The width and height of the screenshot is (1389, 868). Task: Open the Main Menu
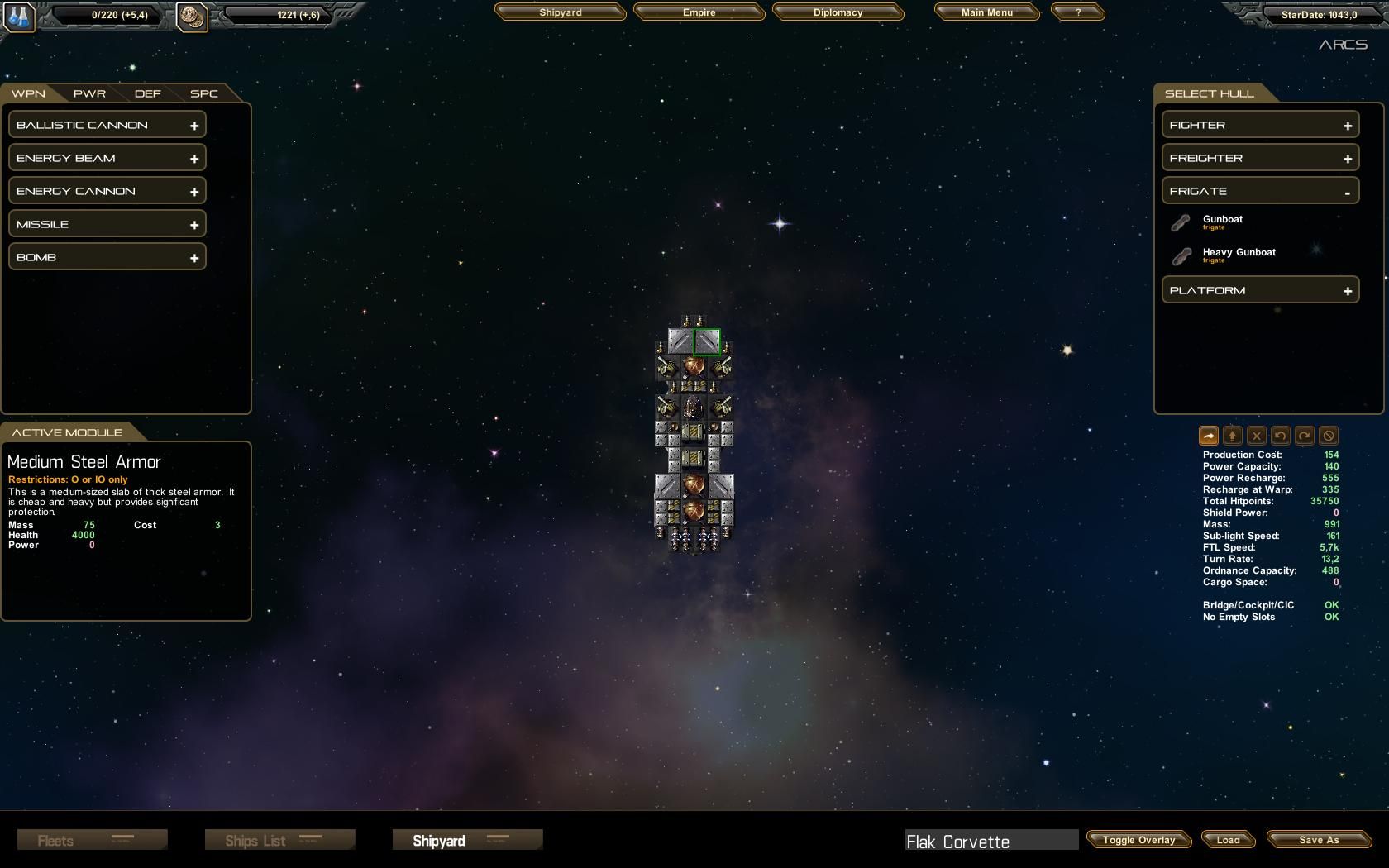pos(986,12)
